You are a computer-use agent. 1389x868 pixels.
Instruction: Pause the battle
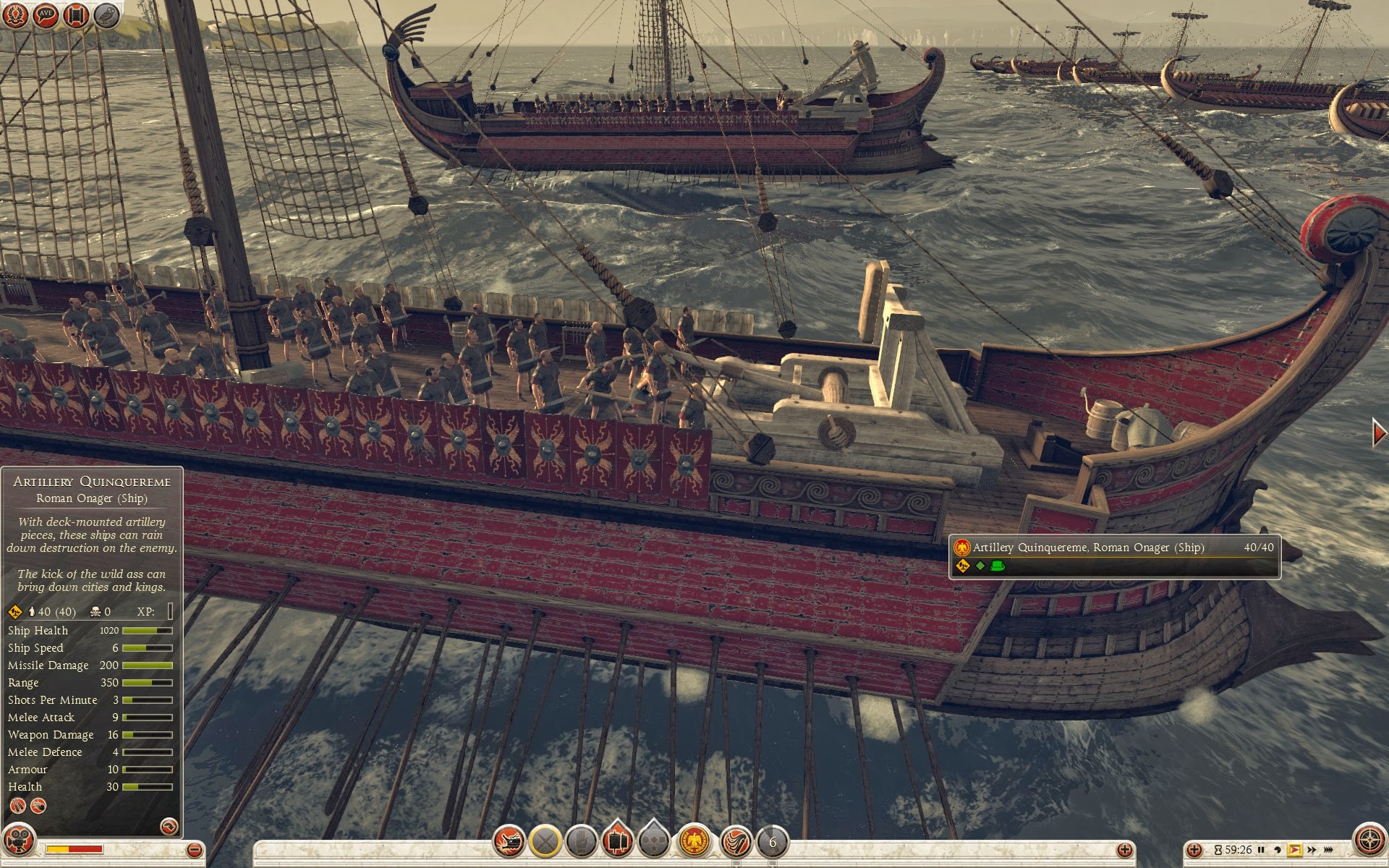coord(1261,850)
